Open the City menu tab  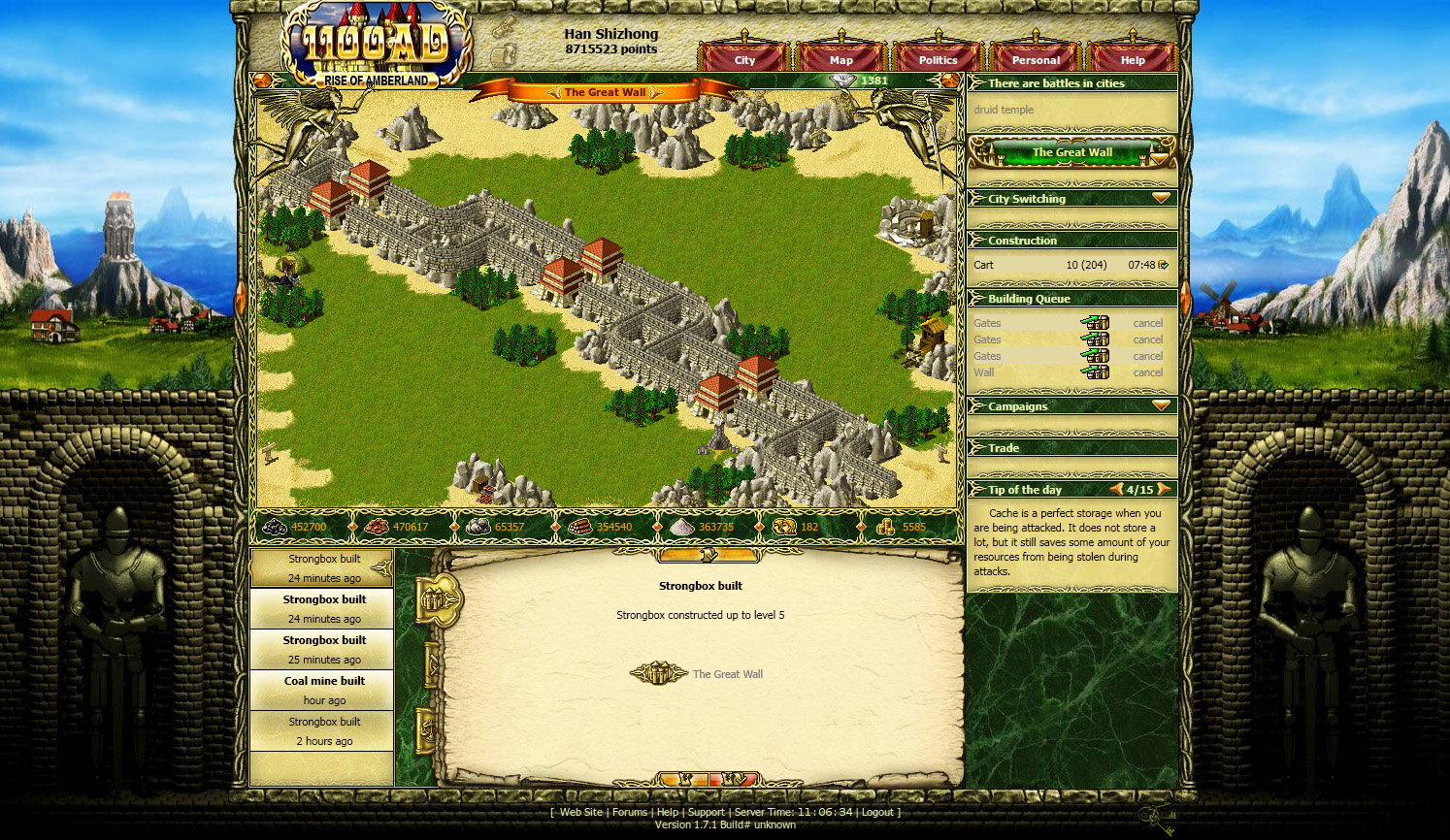pos(744,60)
